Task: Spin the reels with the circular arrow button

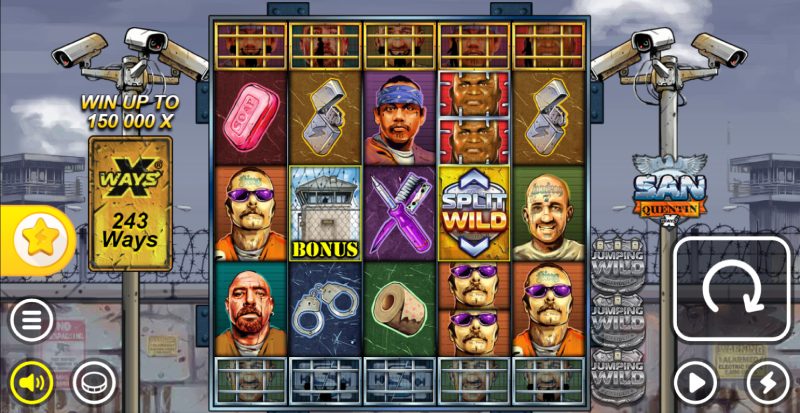Action: 731,291
